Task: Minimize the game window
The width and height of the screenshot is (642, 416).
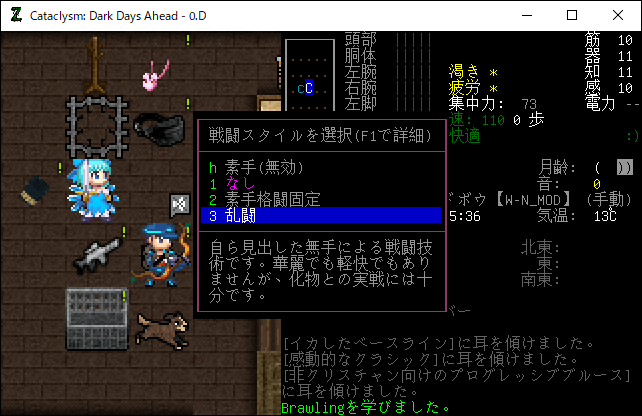Action: [526, 15]
